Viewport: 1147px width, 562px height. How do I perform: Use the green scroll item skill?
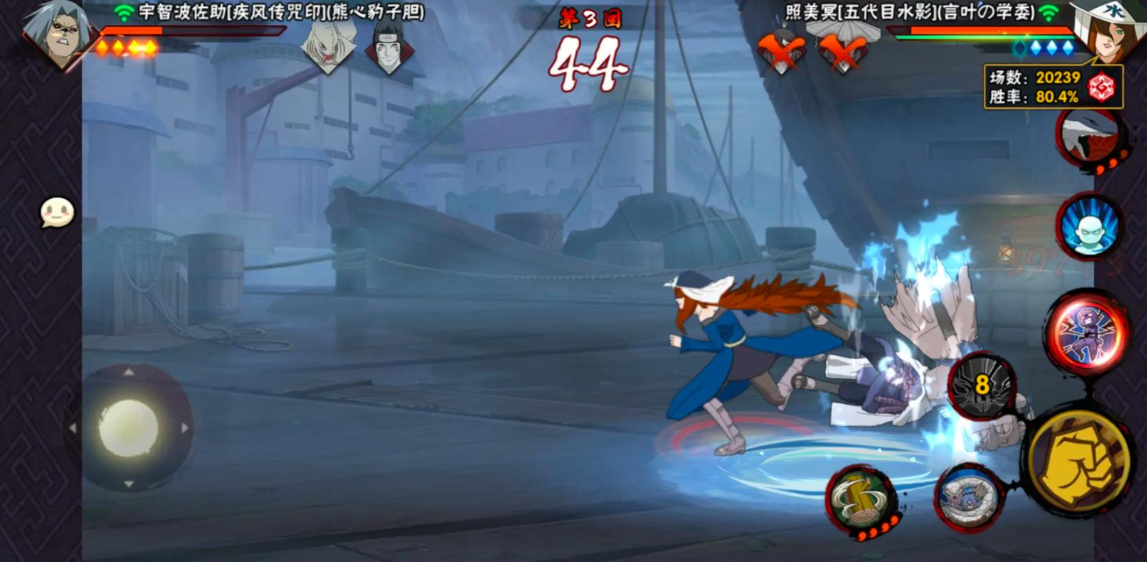pyautogui.click(x=858, y=496)
